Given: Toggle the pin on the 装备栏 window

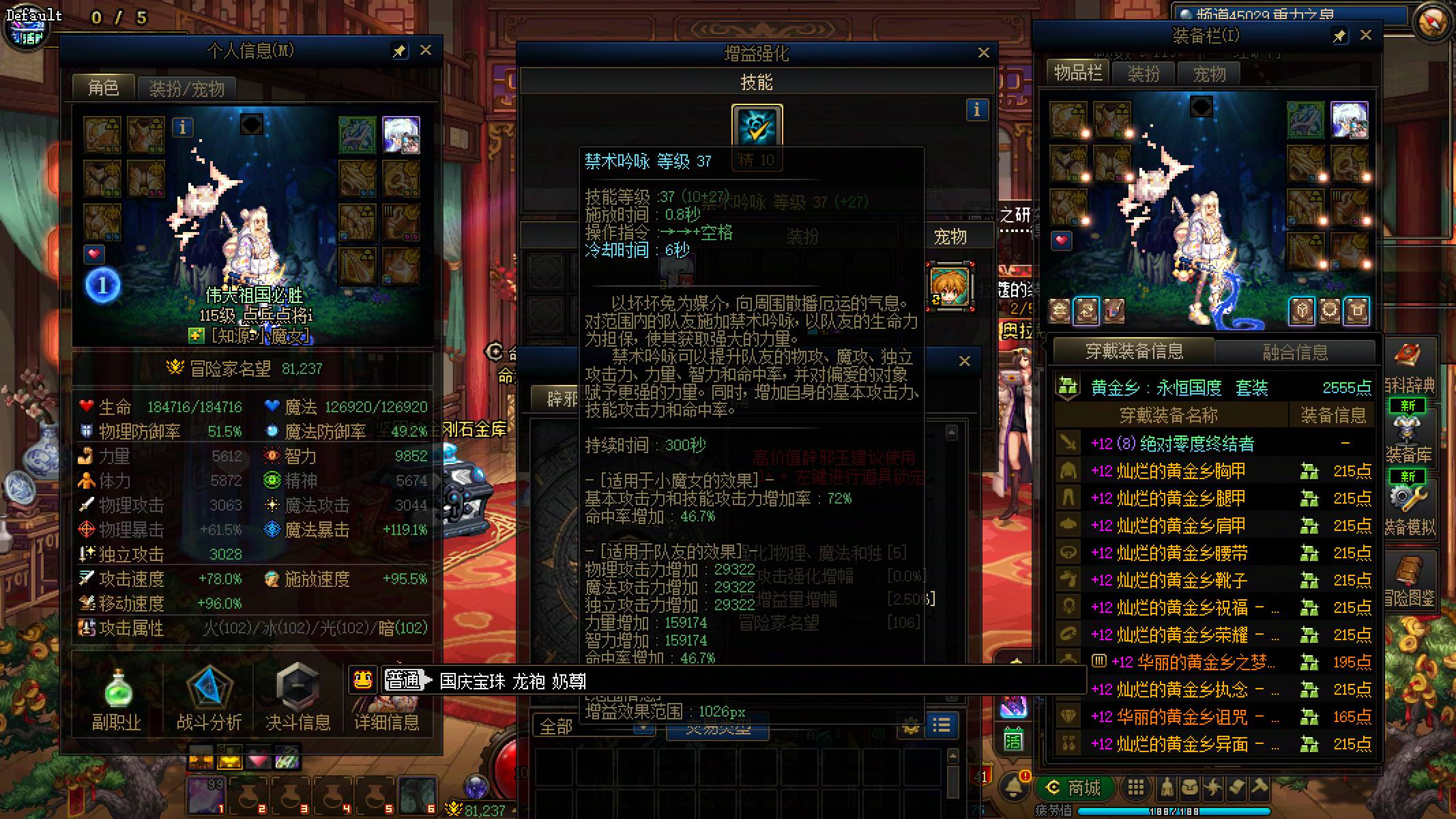Looking at the screenshot, I should tap(1339, 35).
